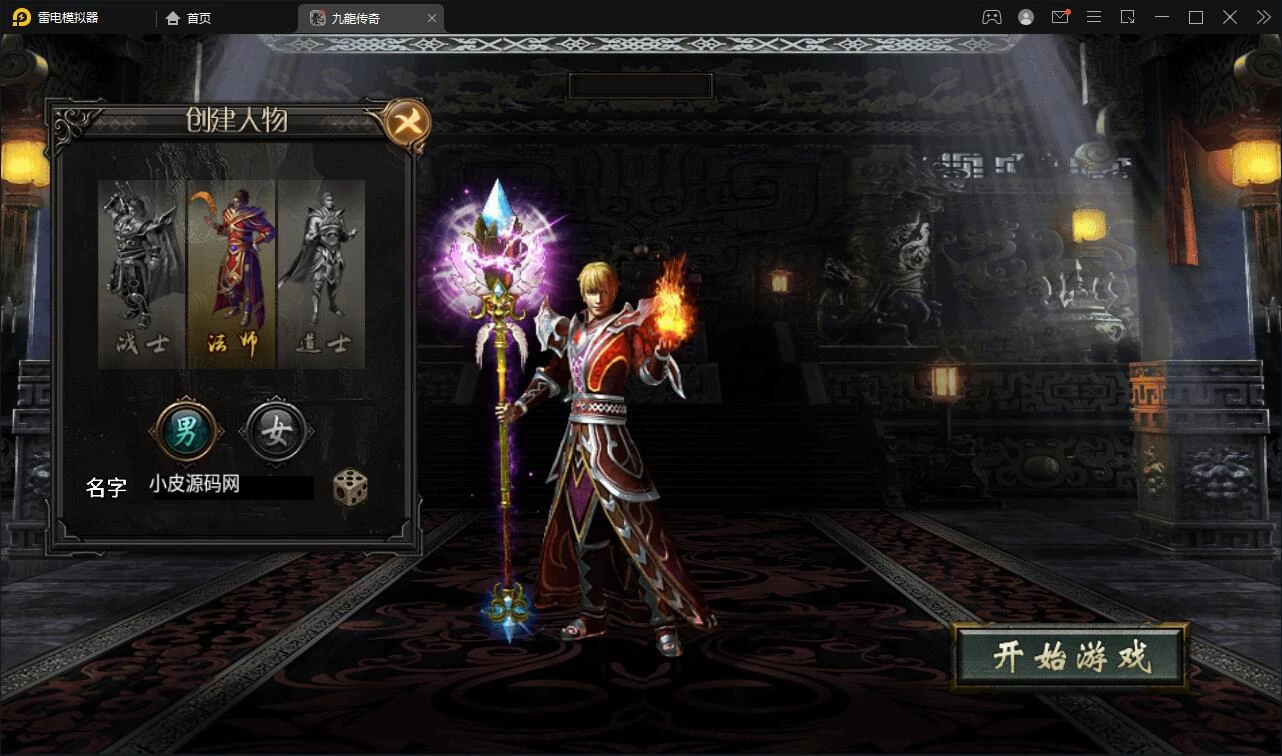Close the 九龍传奇 emulator tab
This screenshot has width=1282, height=756.
432,18
